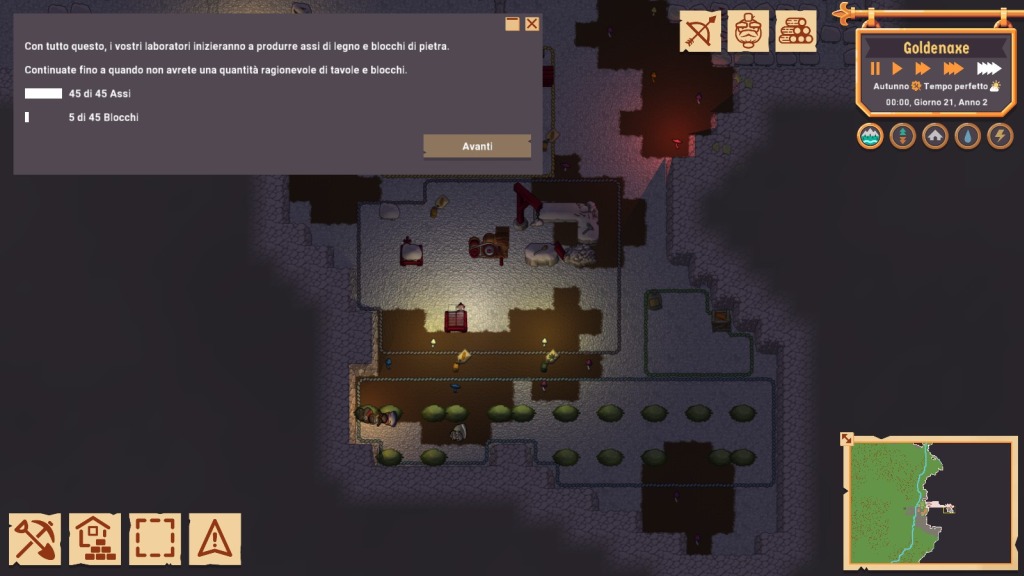Open the pickaxe and shovel orders menu
The width and height of the screenshot is (1024, 576).
pos(35,539)
